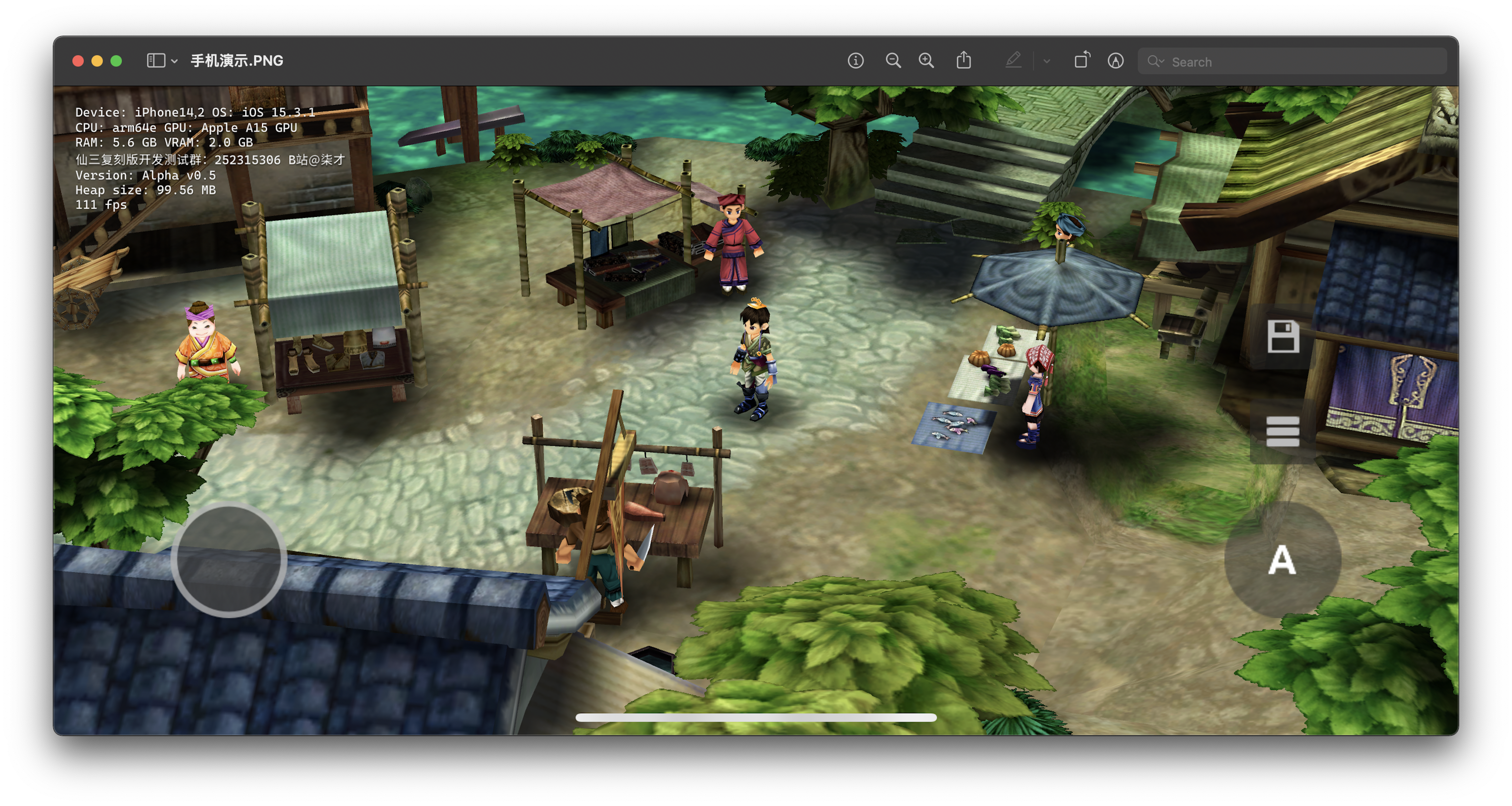Tap the virtual joystick circle
The width and height of the screenshot is (1512, 806).
[229, 560]
